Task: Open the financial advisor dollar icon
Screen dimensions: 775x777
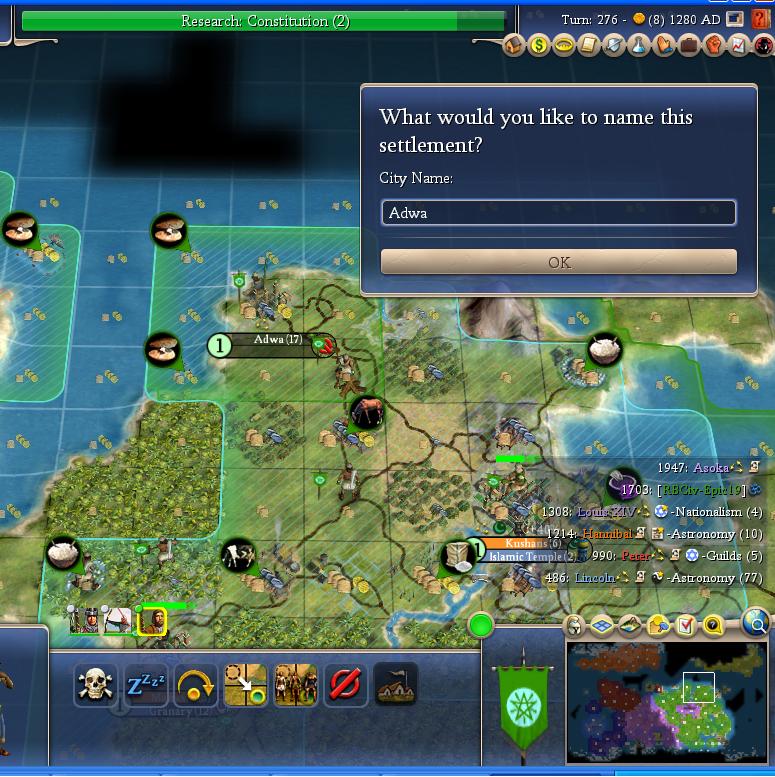Action: tap(539, 45)
